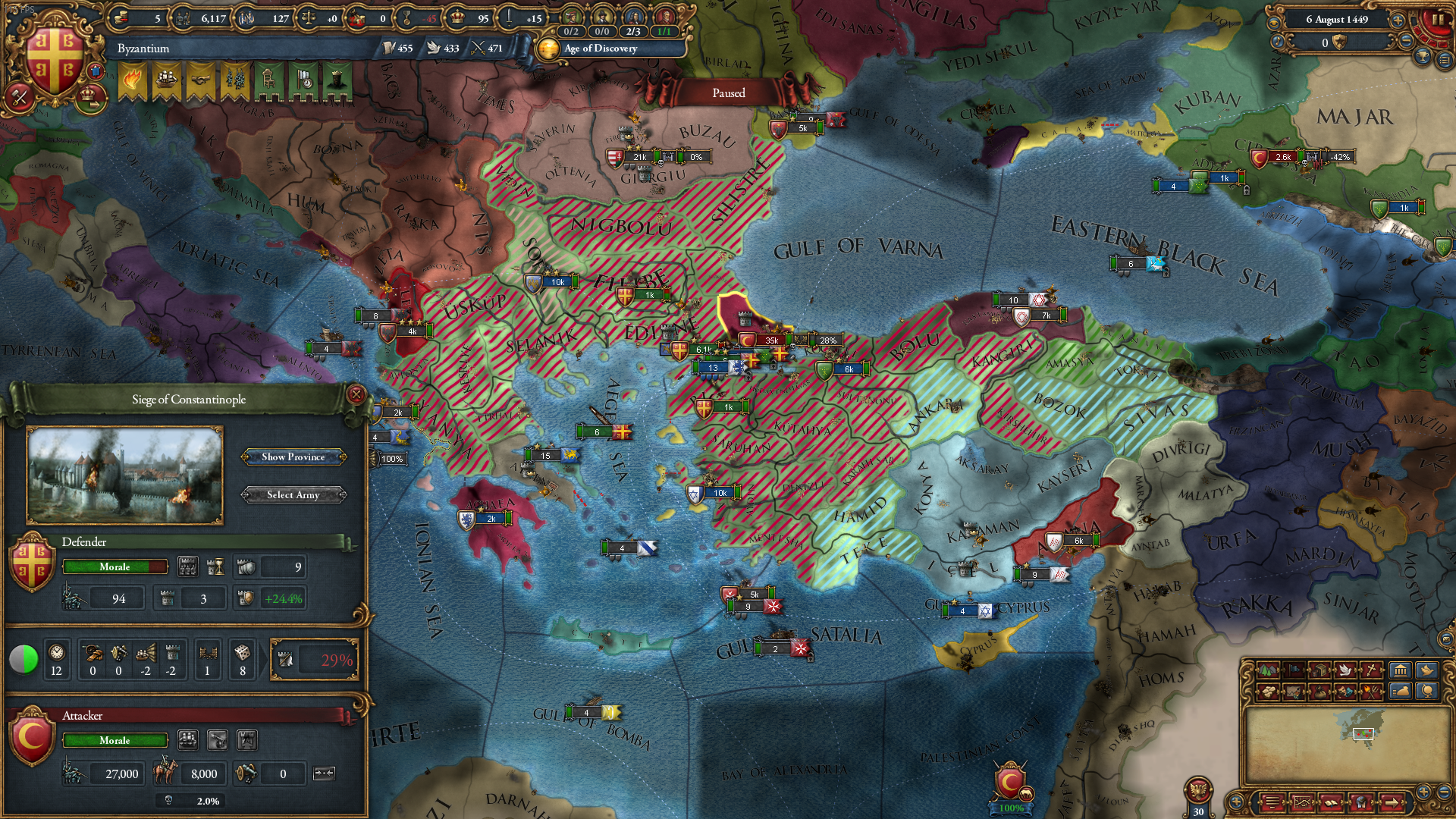Viewport: 1456px width, 819px height.
Task: Click the Select Army button
Action: pyautogui.click(x=293, y=494)
